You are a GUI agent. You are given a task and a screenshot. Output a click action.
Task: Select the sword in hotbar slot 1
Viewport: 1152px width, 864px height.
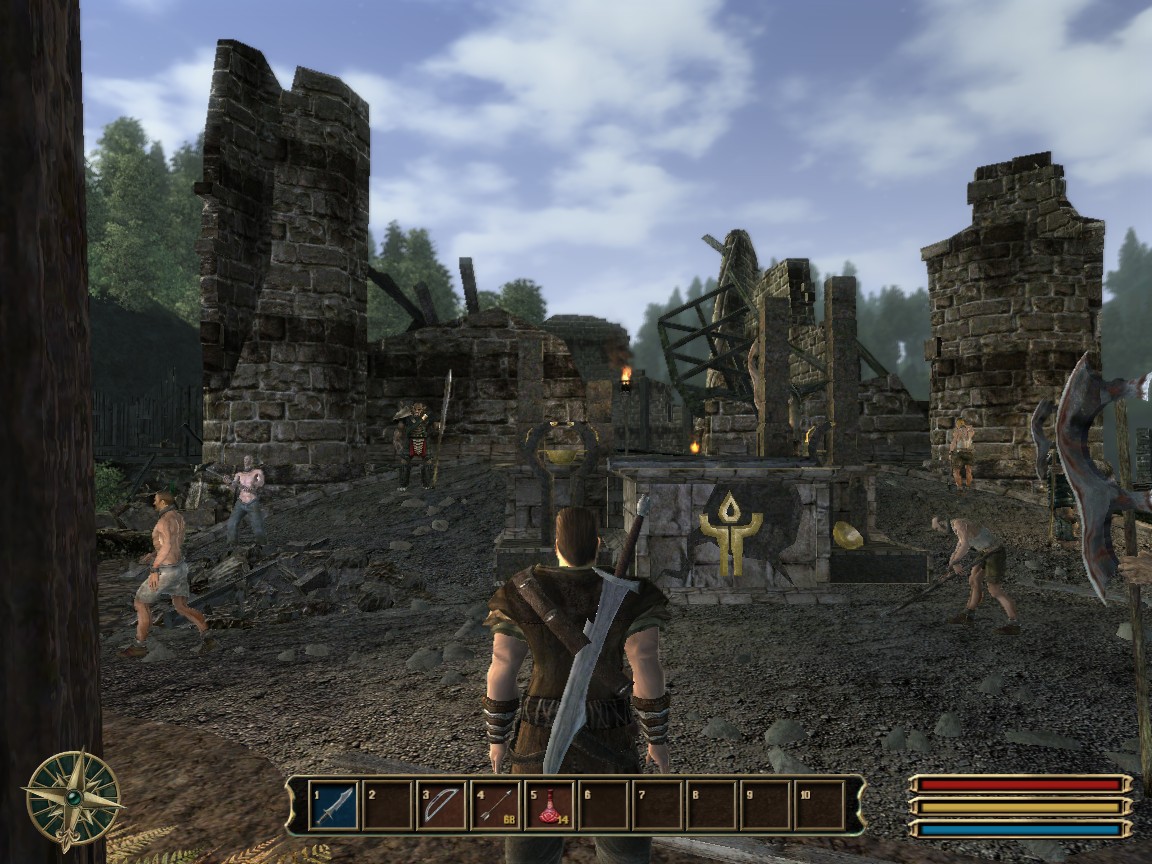tap(334, 806)
